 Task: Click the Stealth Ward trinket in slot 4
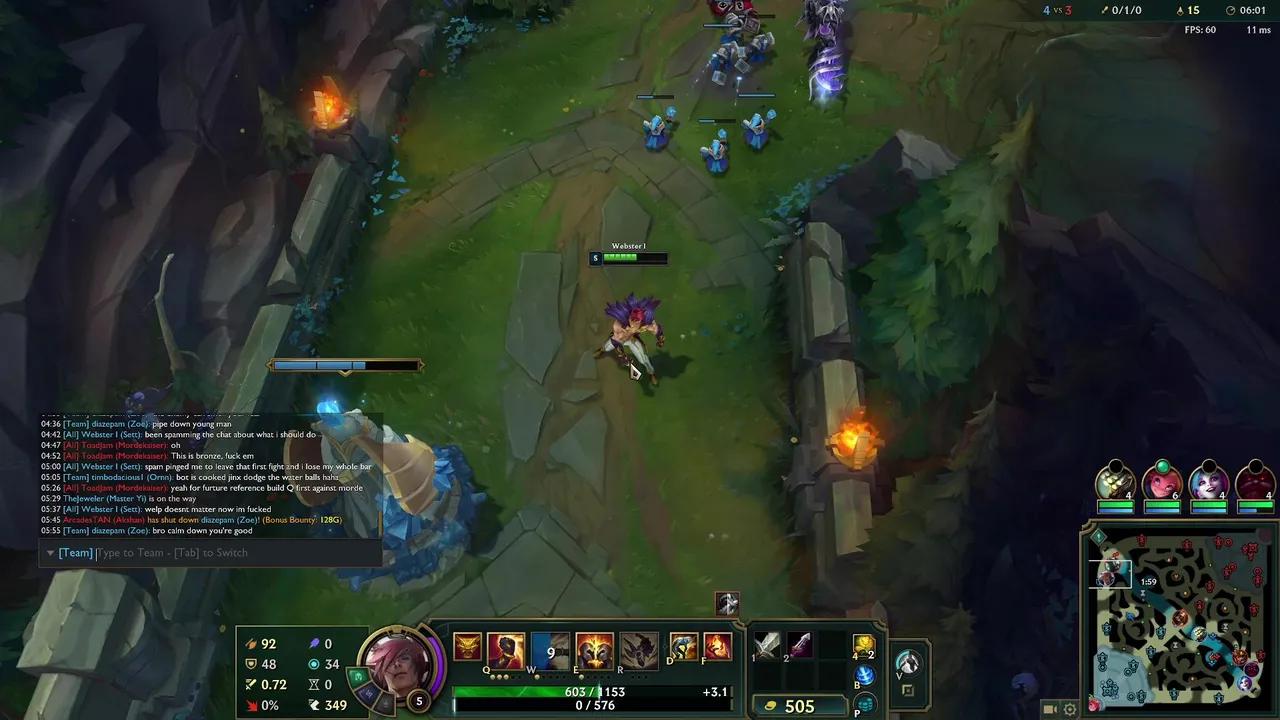pos(862,645)
